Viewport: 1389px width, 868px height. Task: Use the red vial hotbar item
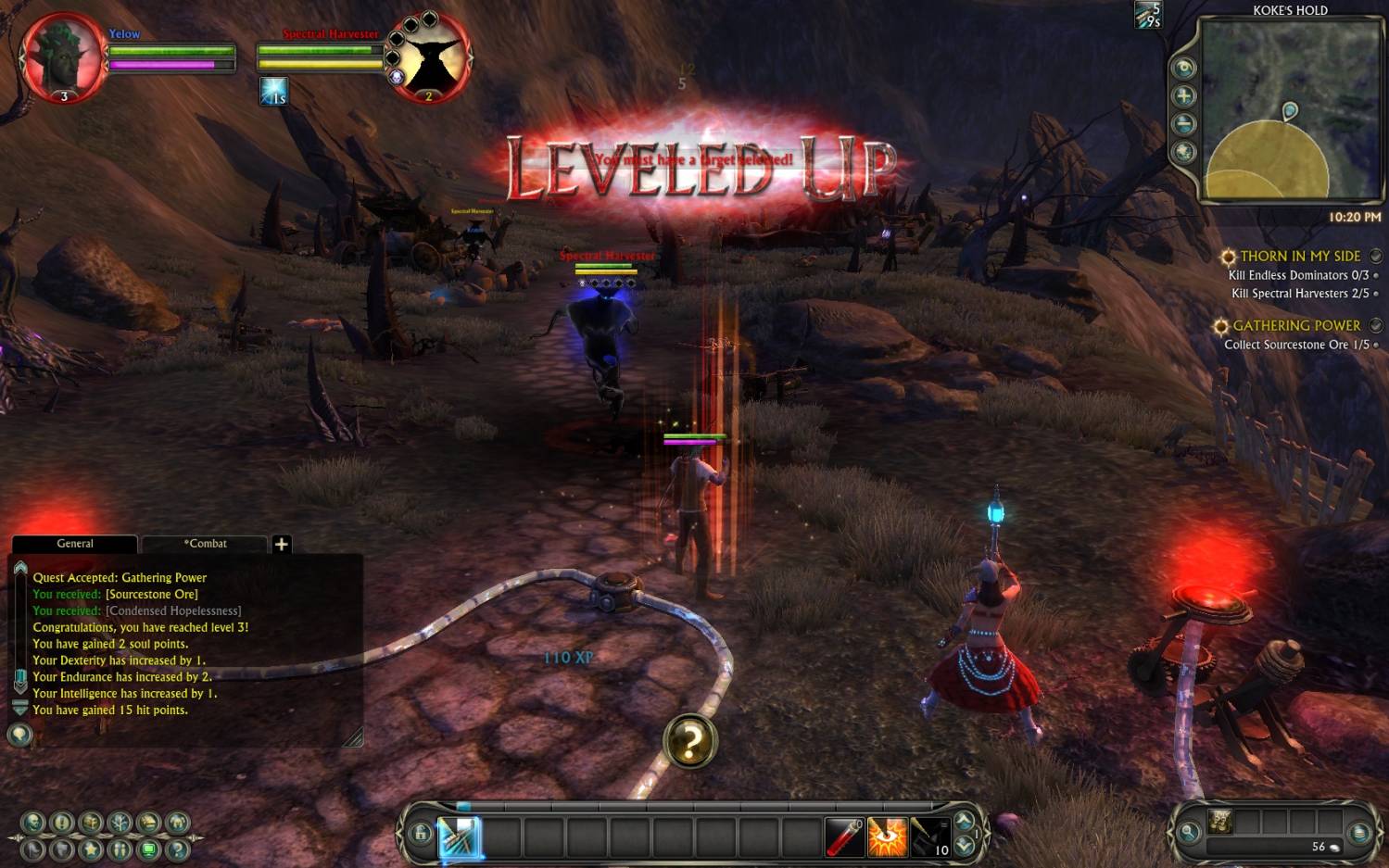pos(844,837)
